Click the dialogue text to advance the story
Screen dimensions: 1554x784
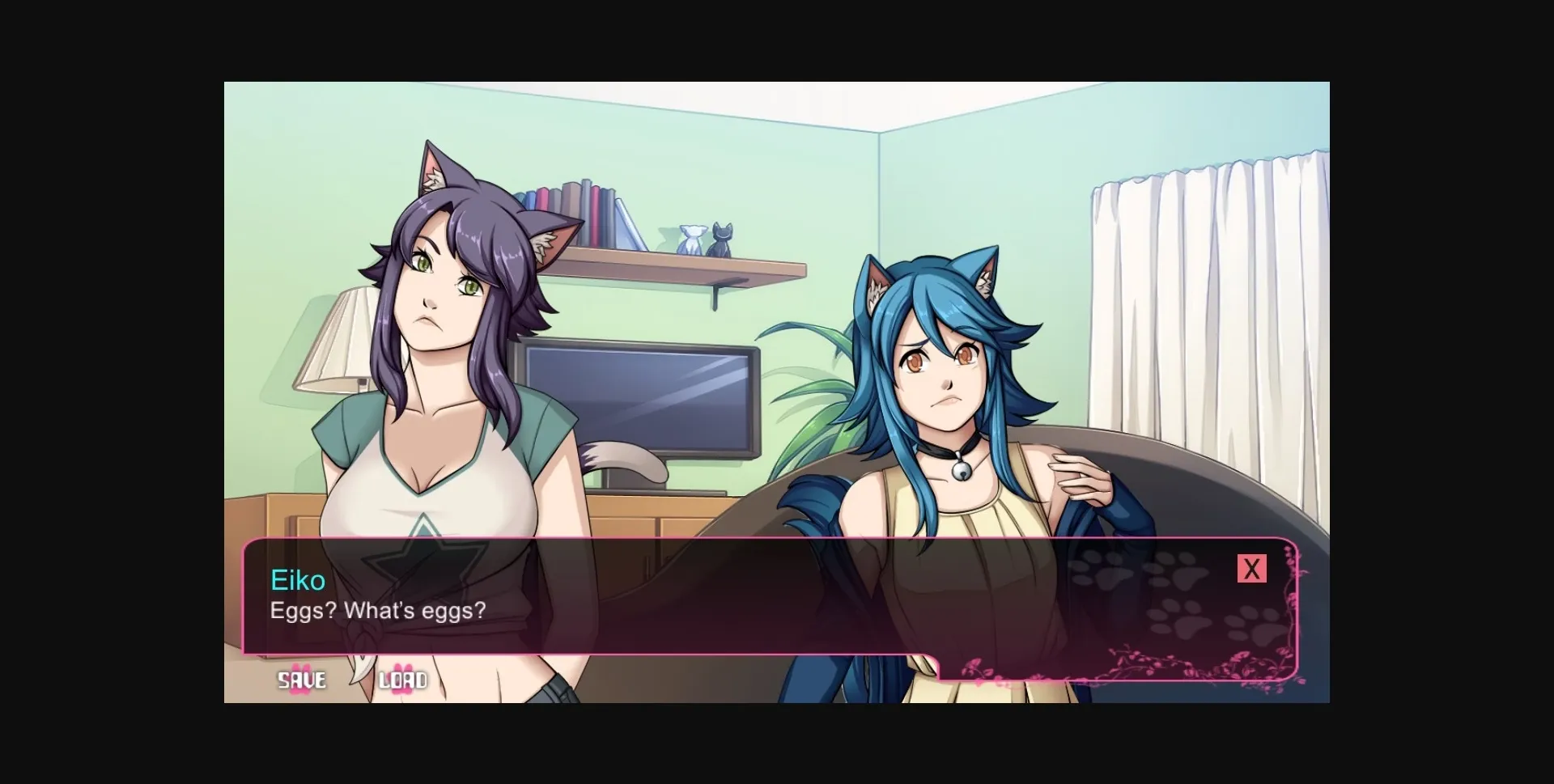377,612
